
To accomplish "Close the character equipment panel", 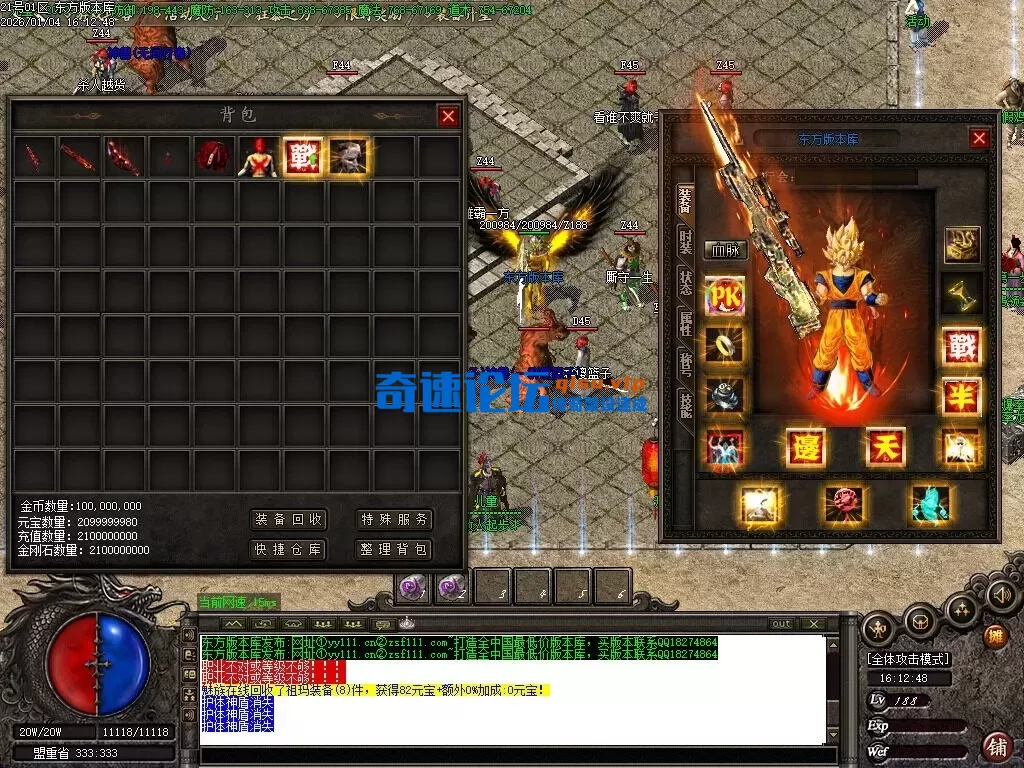I will (x=979, y=139).
